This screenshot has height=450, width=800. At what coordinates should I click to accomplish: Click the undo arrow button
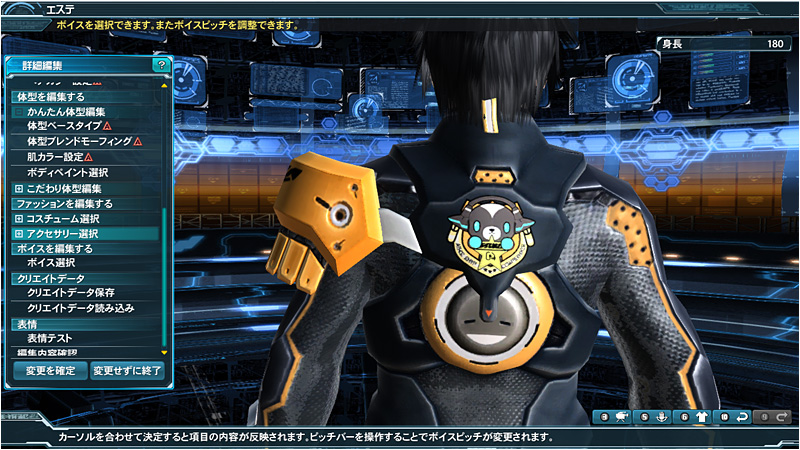pos(741,417)
